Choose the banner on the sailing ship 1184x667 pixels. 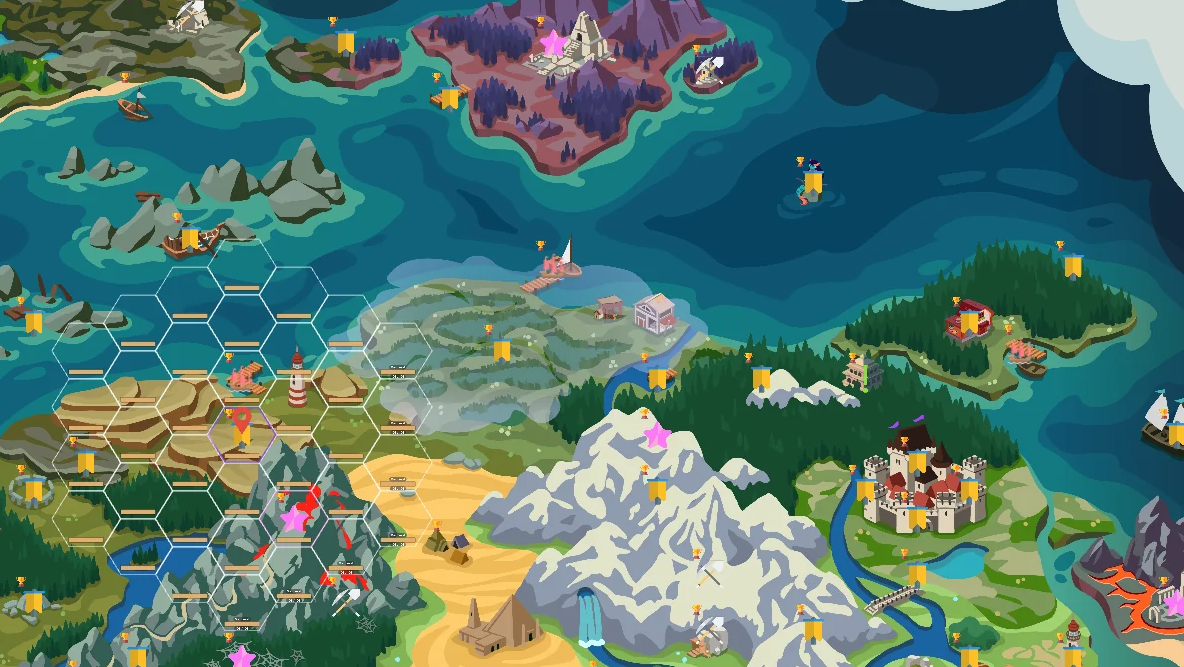tap(1175, 434)
